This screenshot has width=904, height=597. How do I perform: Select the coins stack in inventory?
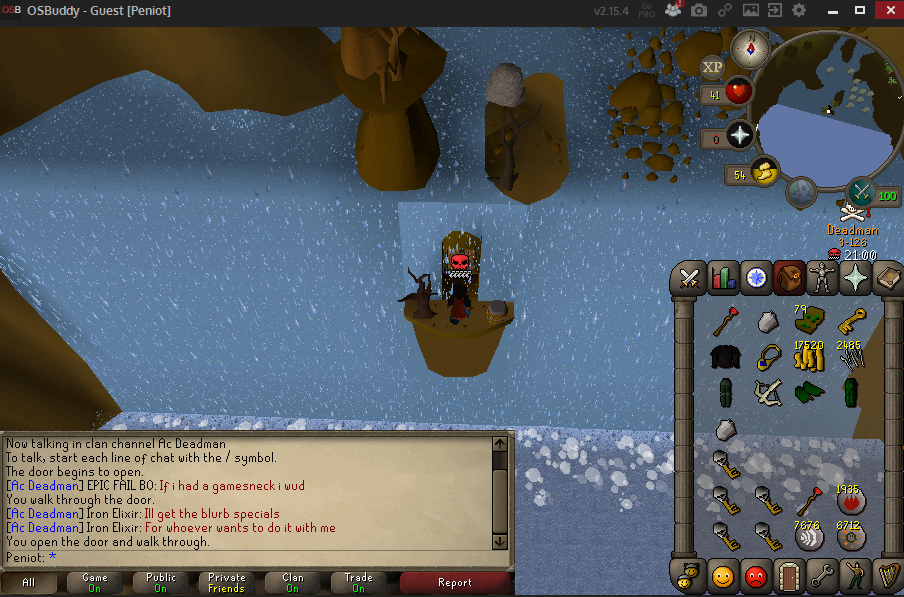(x=807, y=355)
